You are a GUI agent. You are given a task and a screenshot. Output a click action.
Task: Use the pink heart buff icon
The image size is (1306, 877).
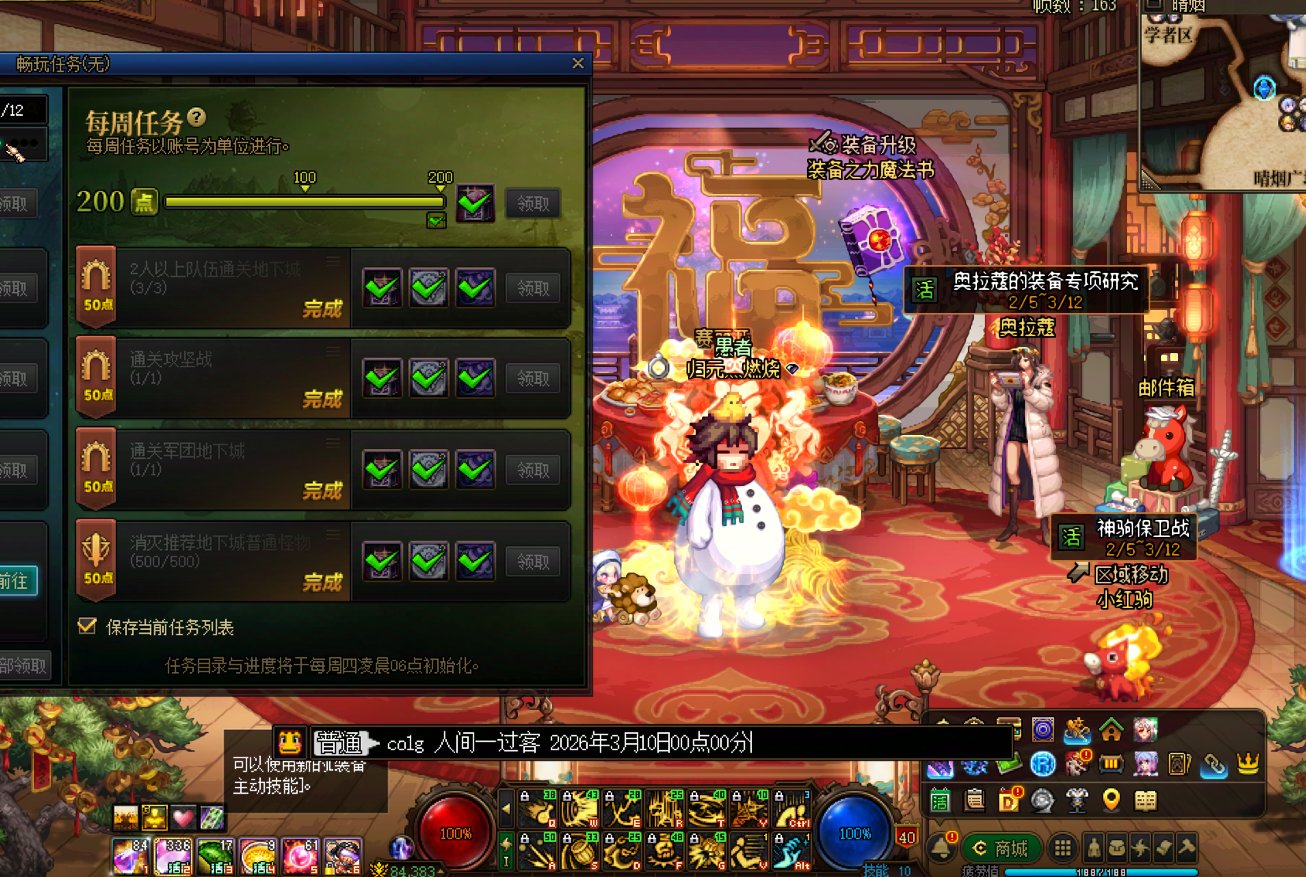(183, 817)
